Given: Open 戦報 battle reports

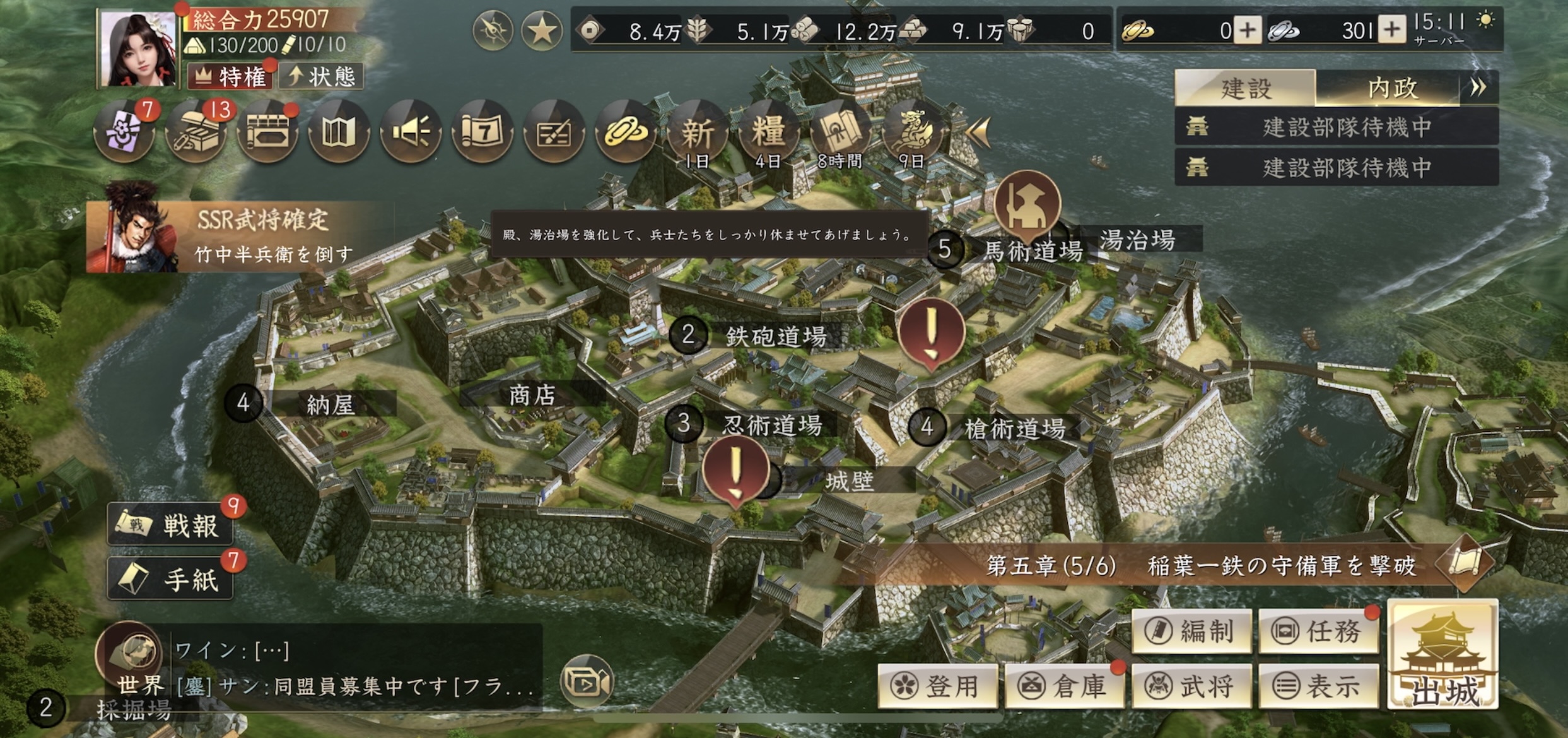Looking at the screenshot, I should pyautogui.click(x=170, y=525).
